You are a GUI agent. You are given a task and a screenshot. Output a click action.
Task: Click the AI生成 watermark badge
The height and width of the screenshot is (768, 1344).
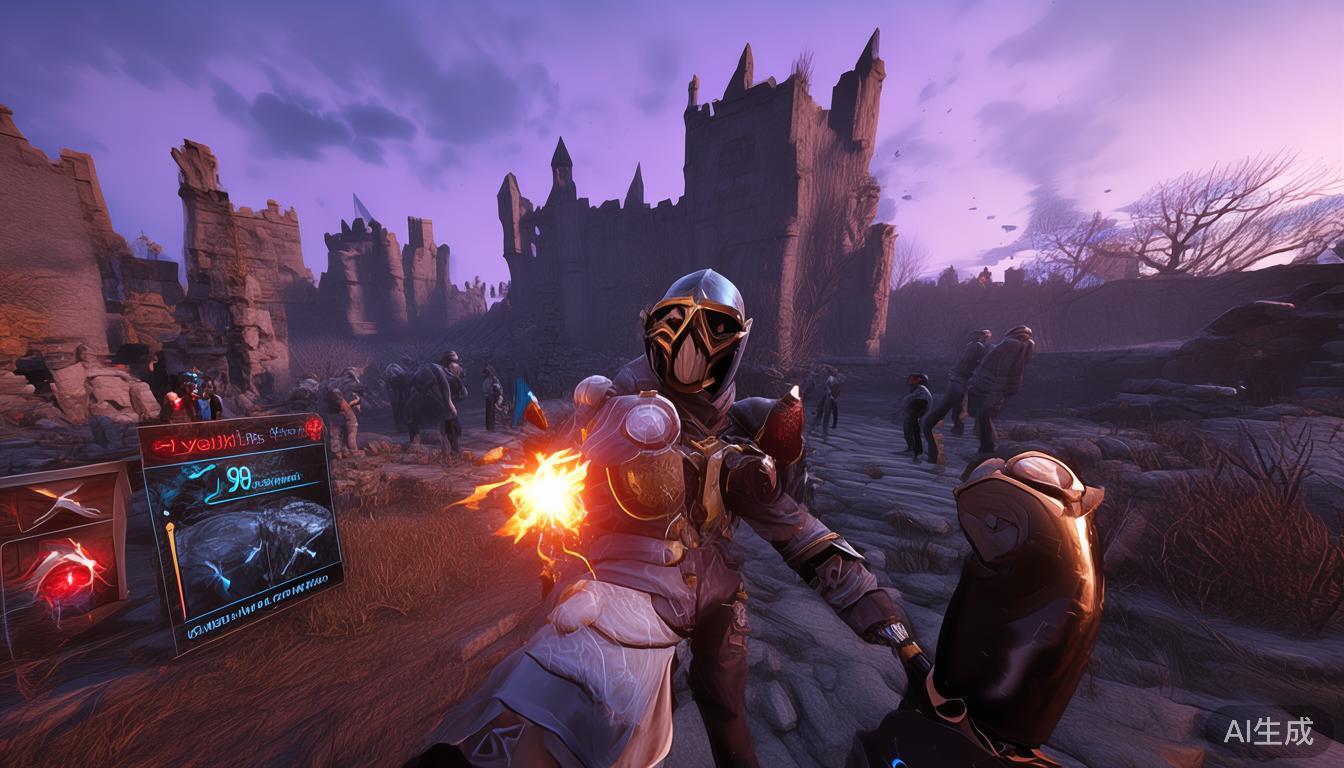(1268, 731)
